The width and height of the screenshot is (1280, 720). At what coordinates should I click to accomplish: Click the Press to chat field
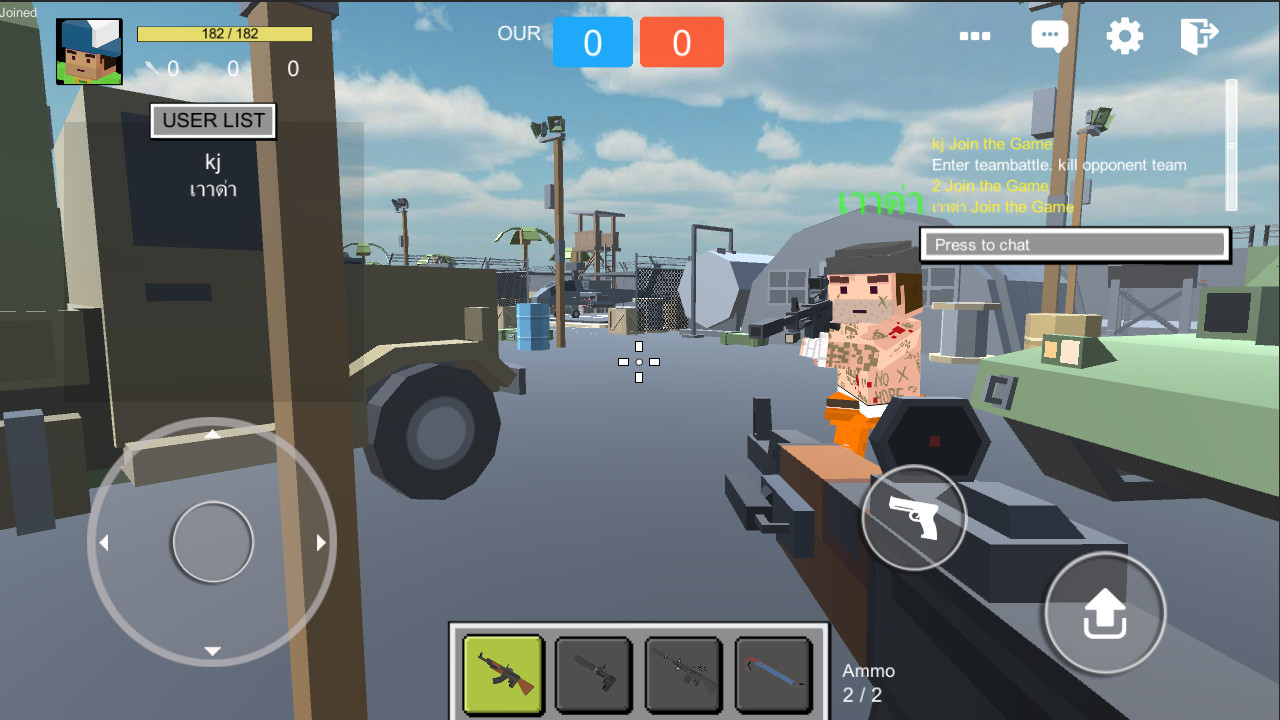1074,244
